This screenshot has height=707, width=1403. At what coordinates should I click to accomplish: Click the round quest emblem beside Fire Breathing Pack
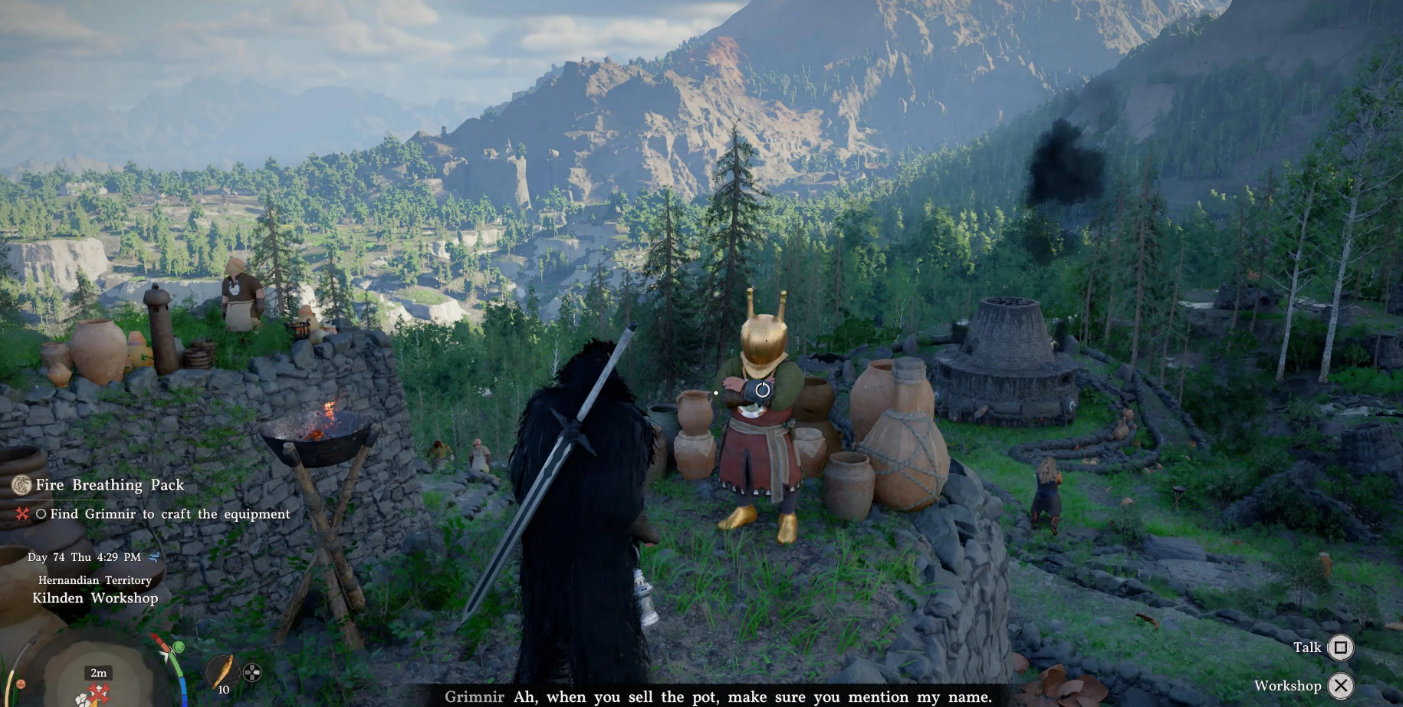(x=21, y=485)
